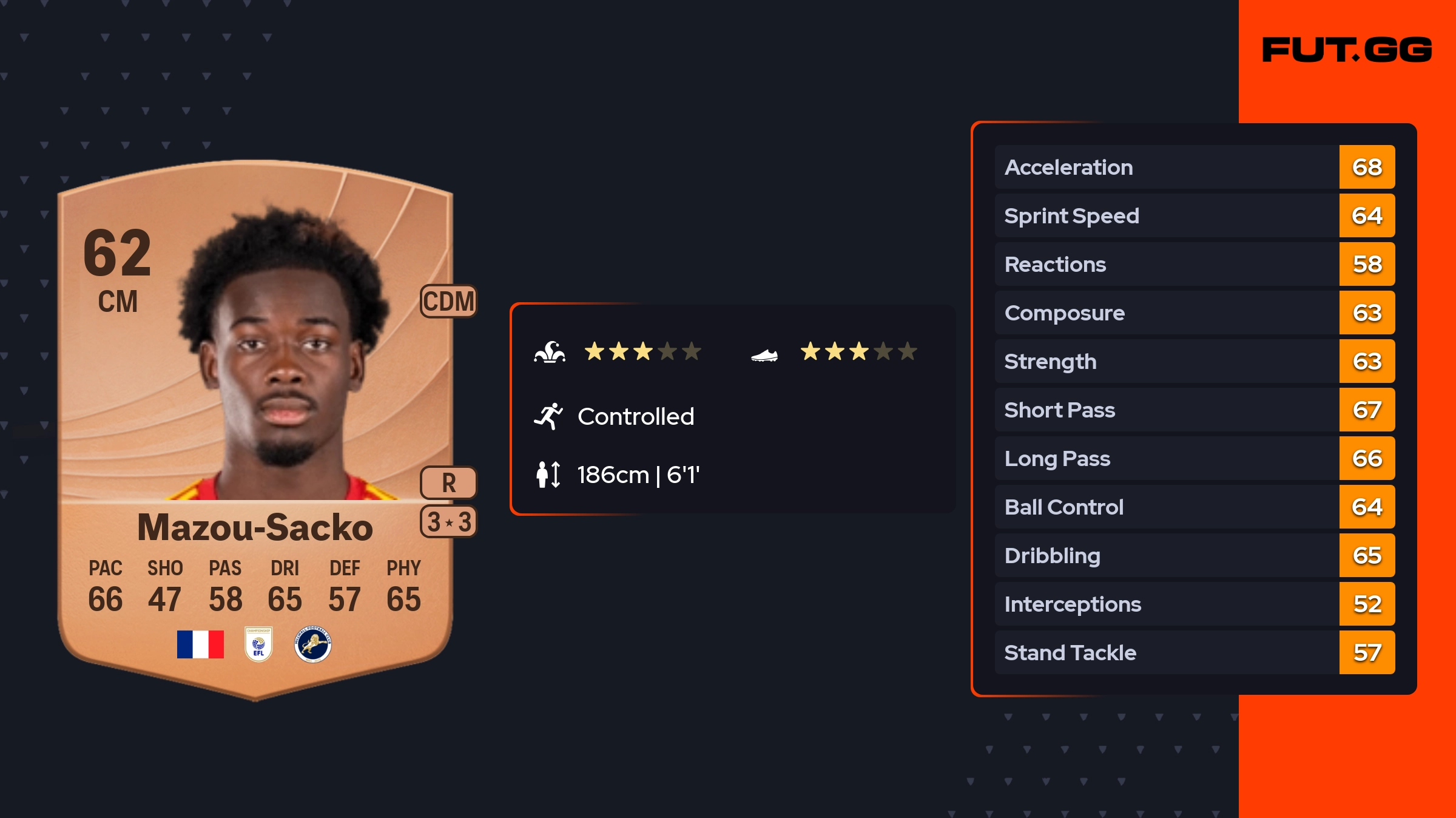Click the Millwall club crest
Screen dimensions: 1456x818
click(312, 644)
